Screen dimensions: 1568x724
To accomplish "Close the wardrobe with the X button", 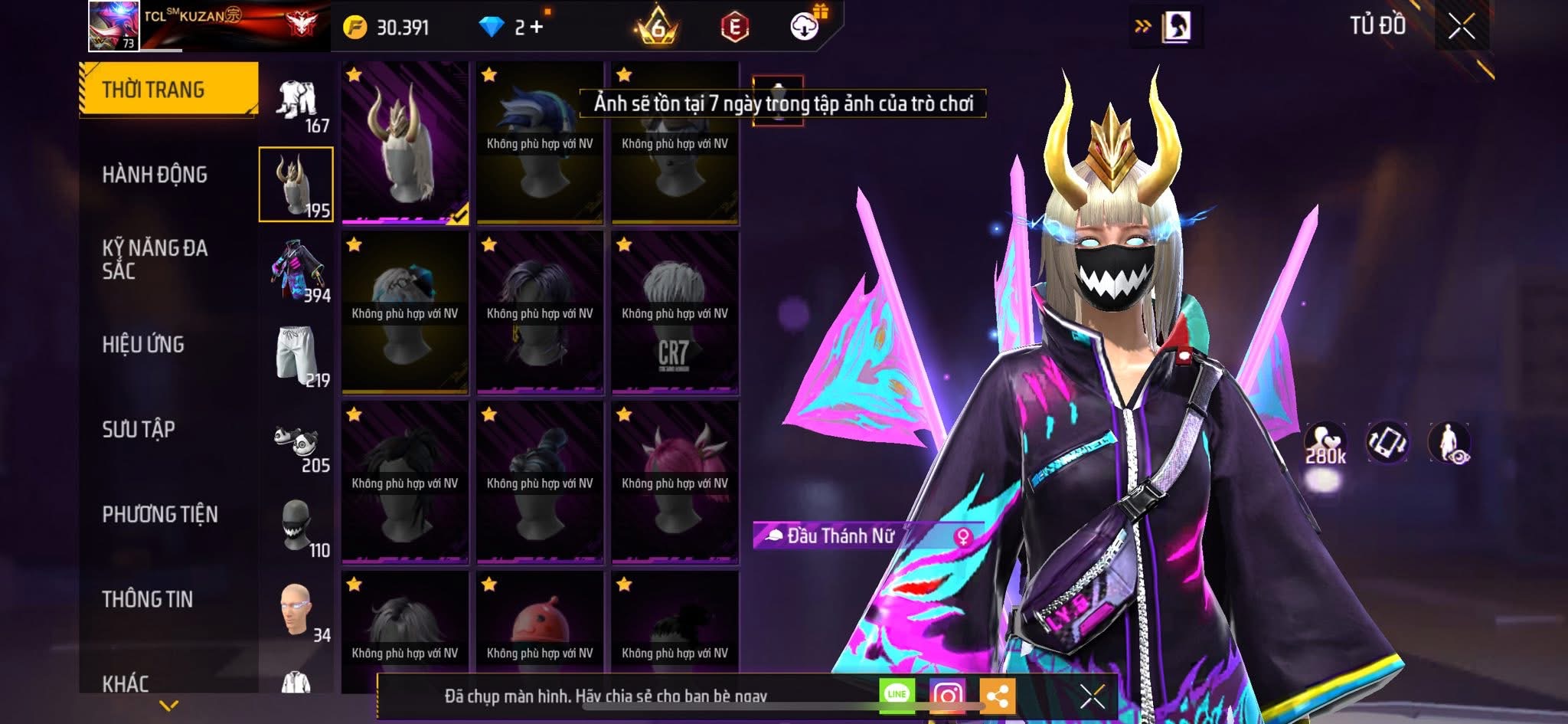I will coord(1461,27).
